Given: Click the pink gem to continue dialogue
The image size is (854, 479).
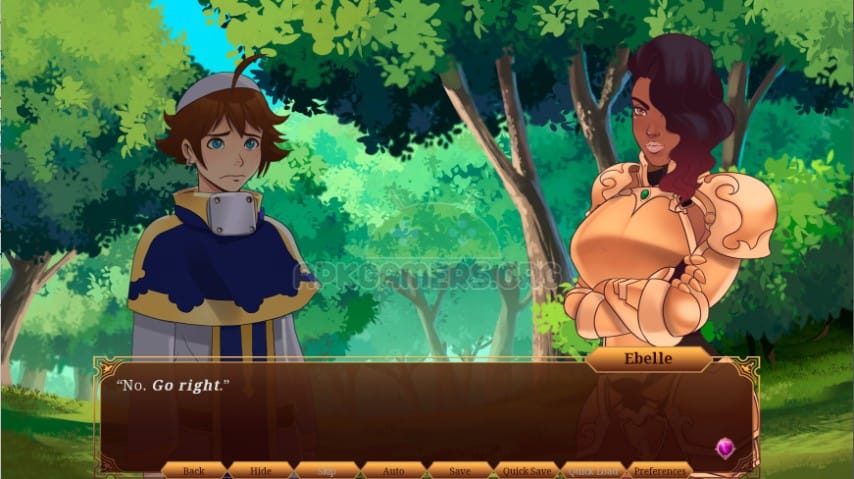Looking at the screenshot, I should 725,448.
